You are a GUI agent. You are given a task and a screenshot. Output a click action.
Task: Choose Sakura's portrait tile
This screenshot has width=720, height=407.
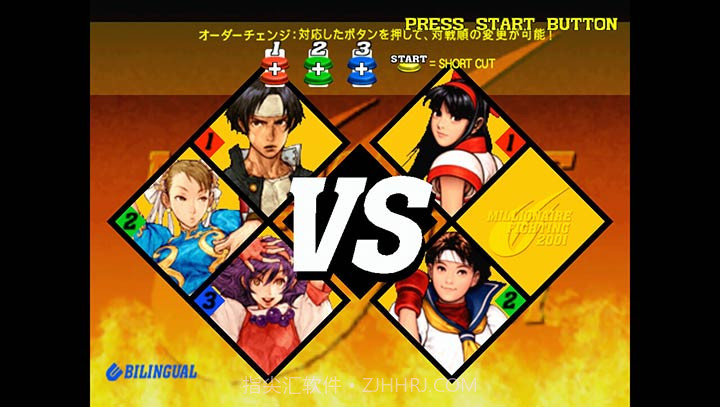click(447, 285)
